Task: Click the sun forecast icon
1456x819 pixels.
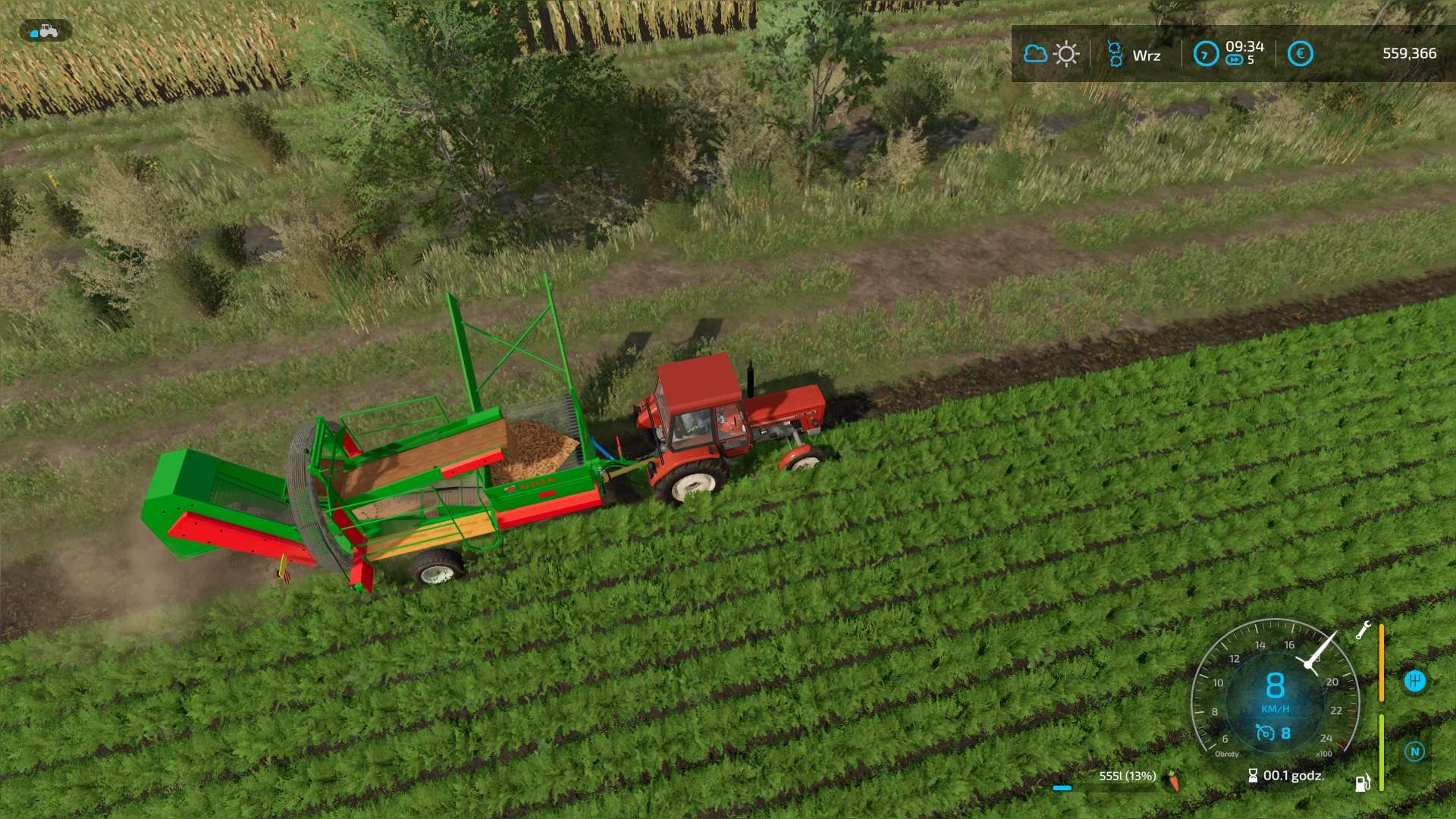Action: click(x=1065, y=52)
